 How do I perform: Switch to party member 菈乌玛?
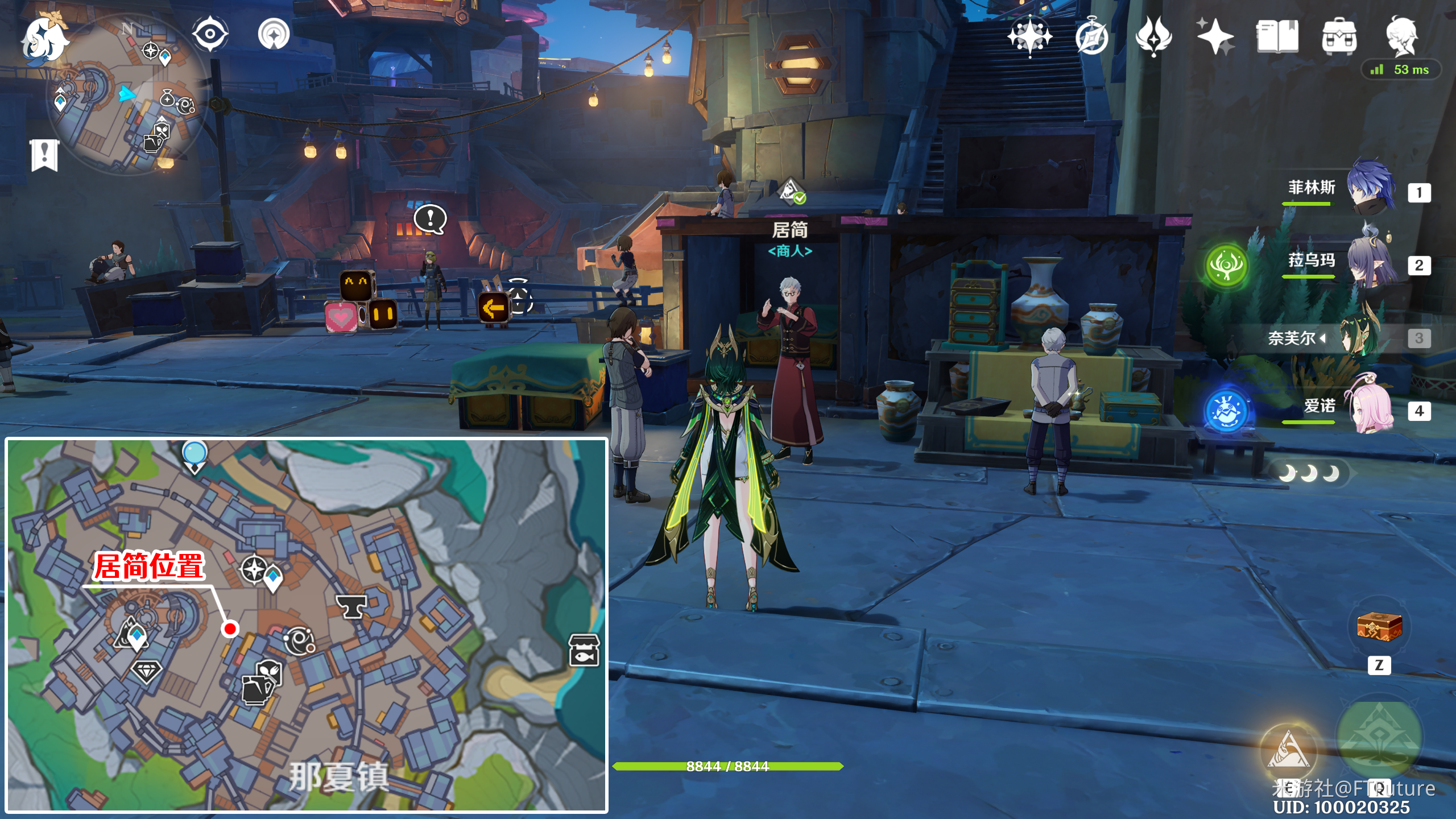pyautogui.click(x=1370, y=262)
